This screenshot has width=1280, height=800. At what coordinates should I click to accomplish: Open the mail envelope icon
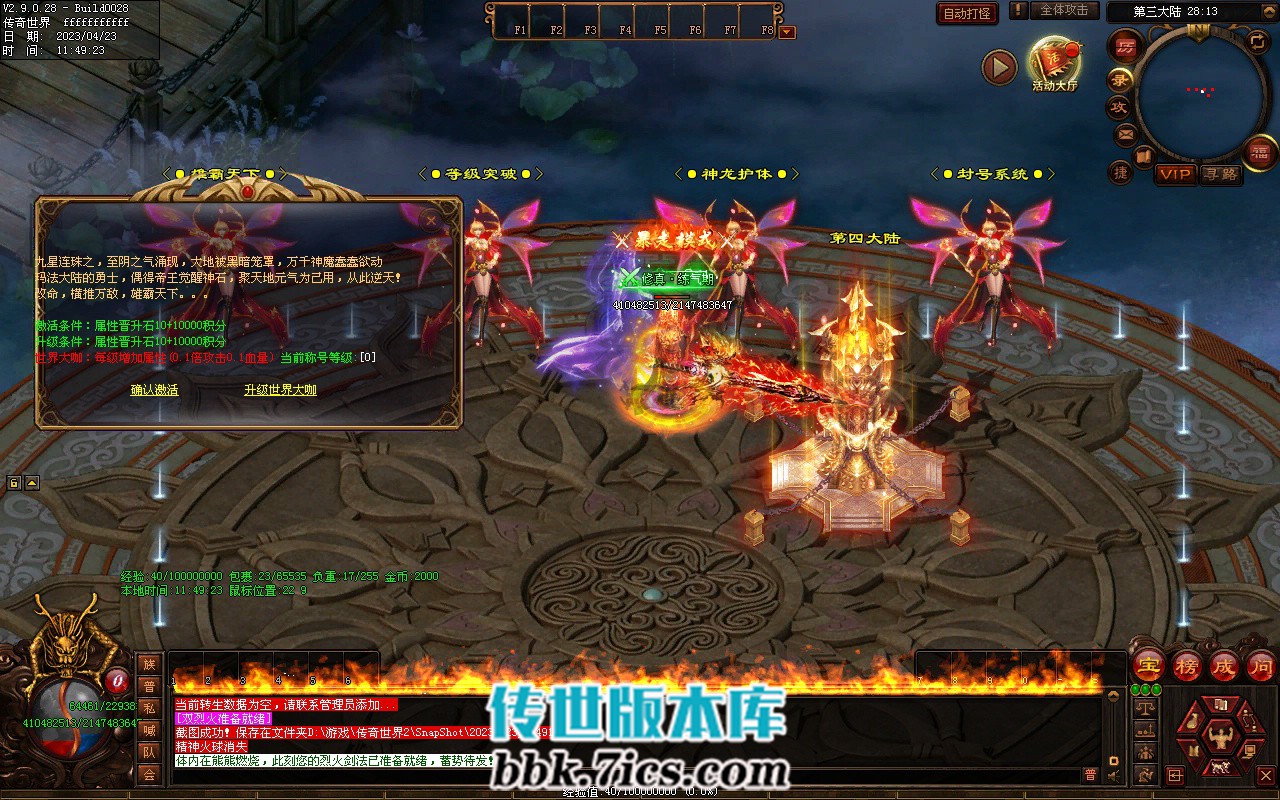pyautogui.click(x=1125, y=133)
